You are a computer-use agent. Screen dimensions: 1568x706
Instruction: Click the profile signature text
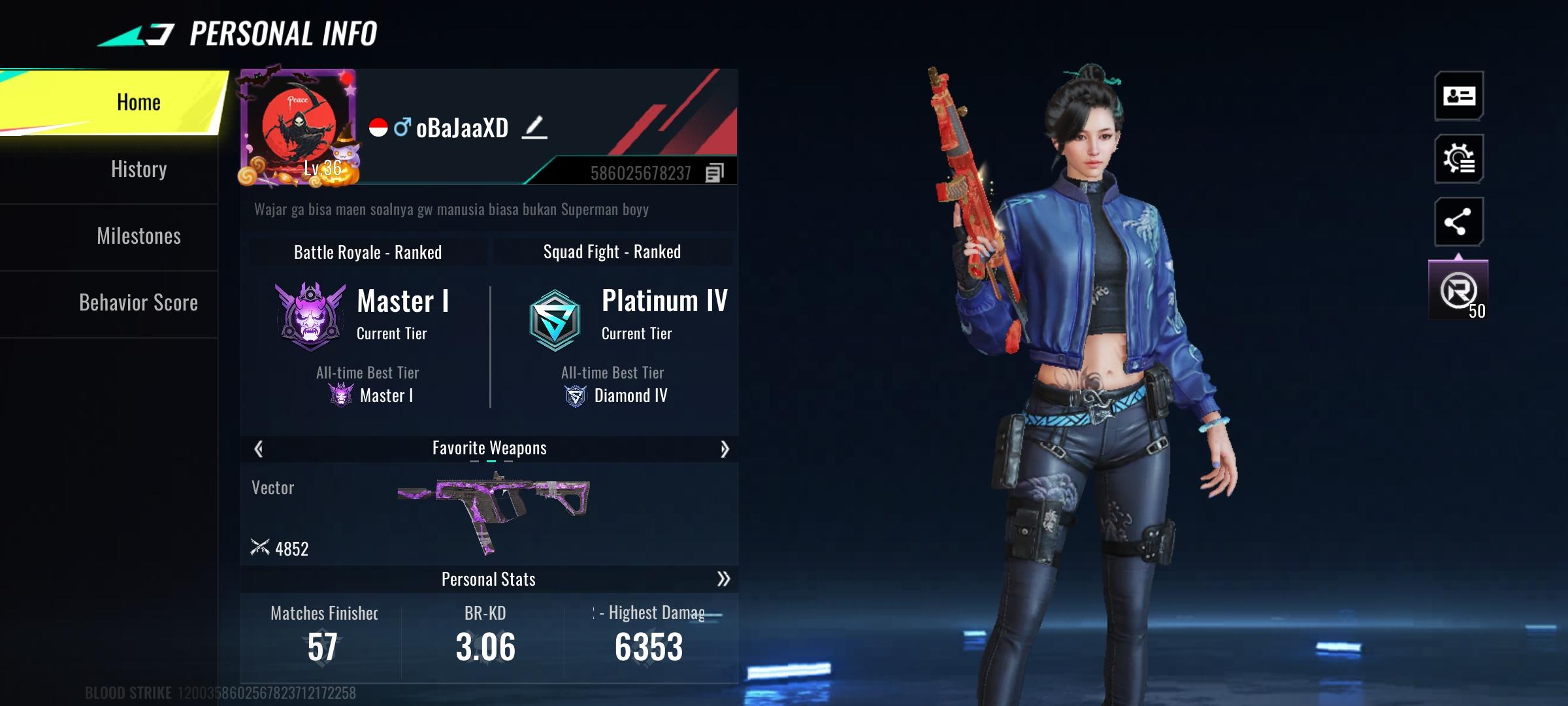point(451,210)
